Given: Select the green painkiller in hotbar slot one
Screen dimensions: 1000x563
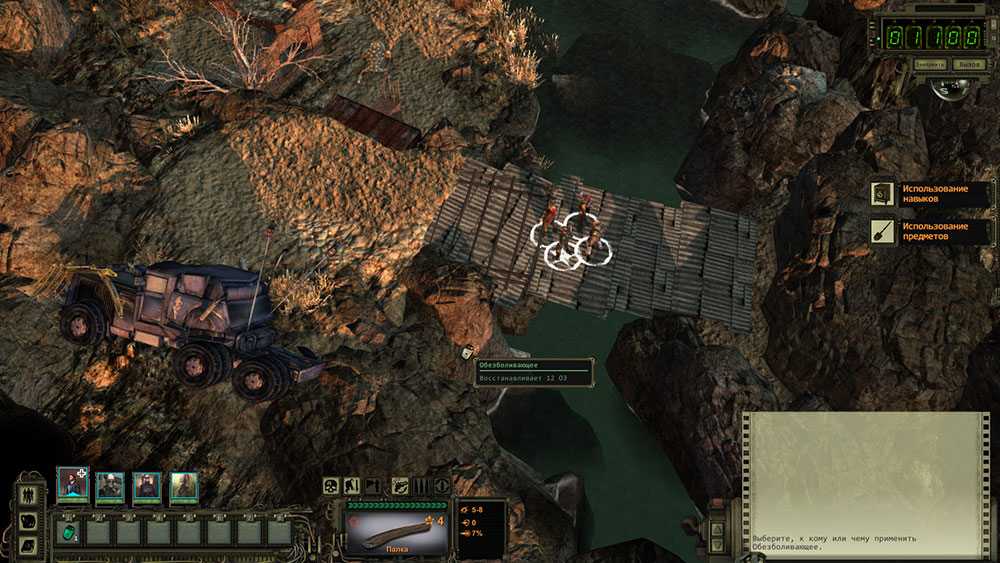Looking at the screenshot, I should tap(69, 532).
